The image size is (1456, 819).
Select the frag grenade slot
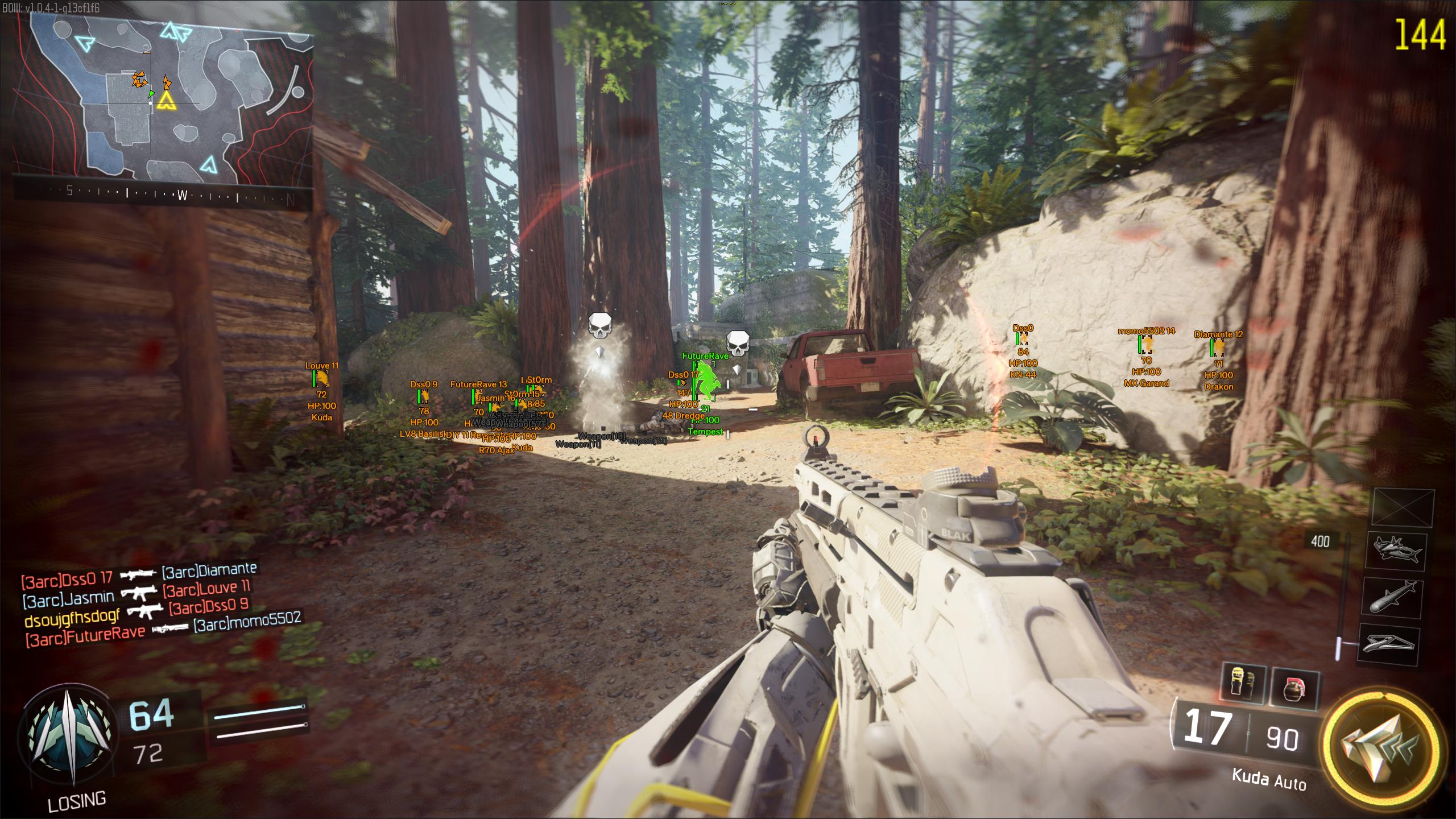click(1293, 689)
